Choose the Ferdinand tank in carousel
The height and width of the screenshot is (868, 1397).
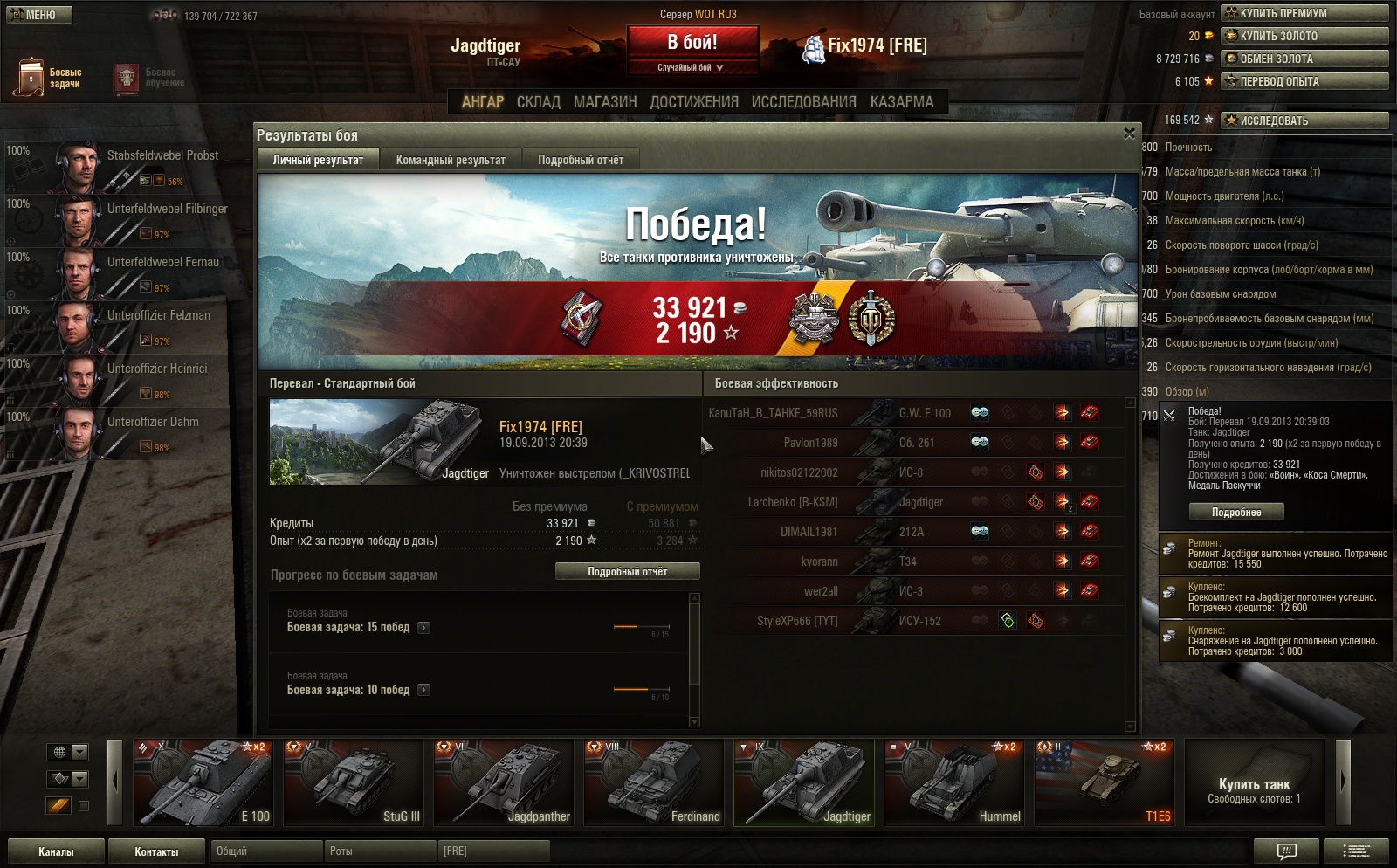coord(654,782)
